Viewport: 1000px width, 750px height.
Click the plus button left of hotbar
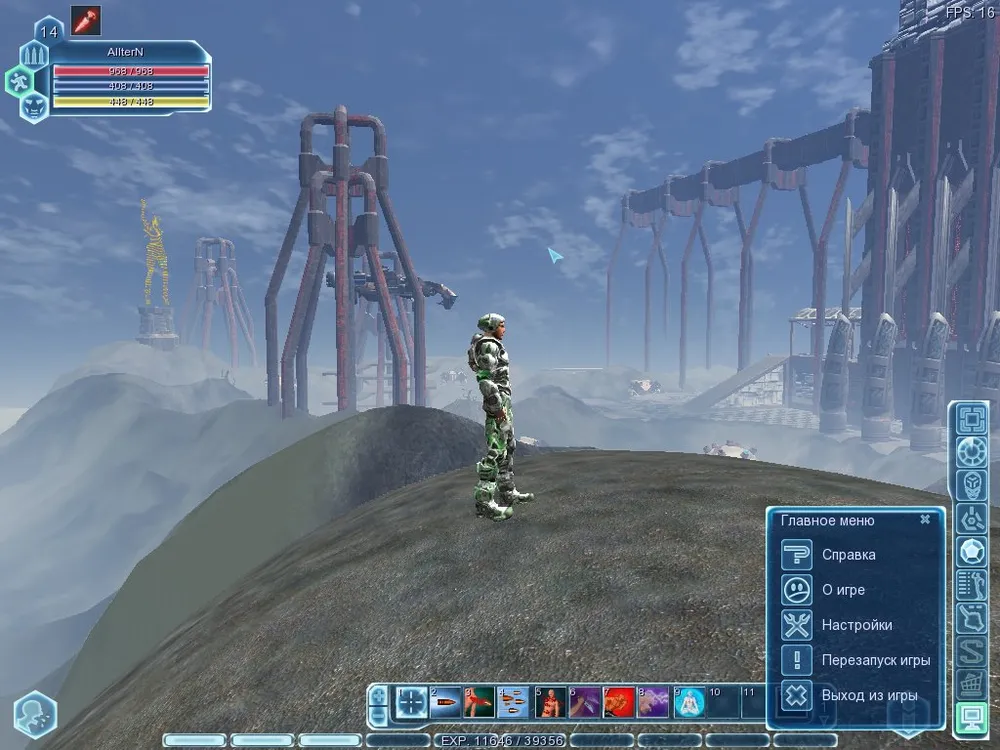[x=378, y=693]
